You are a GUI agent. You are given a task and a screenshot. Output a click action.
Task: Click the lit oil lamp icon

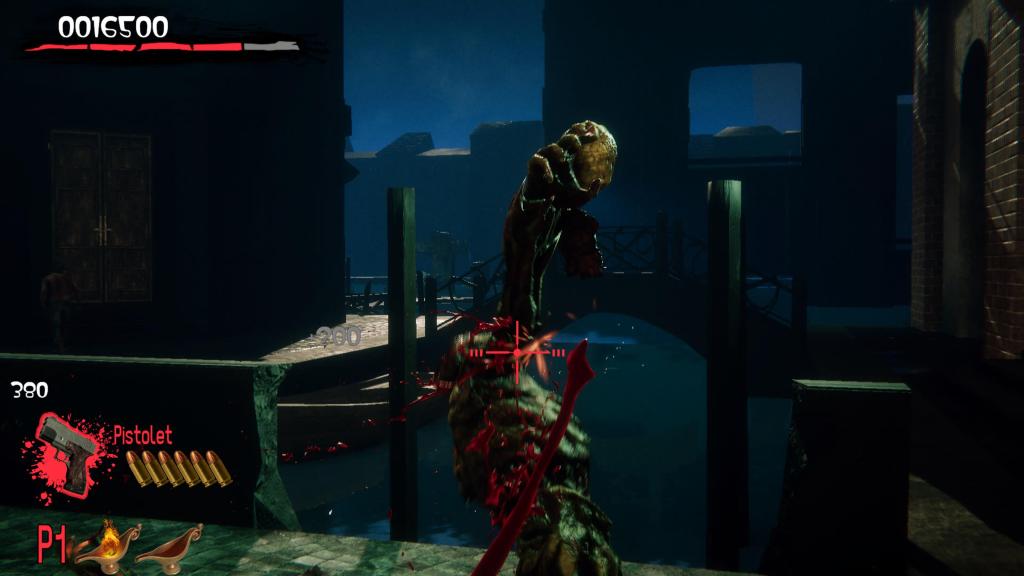coord(107,543)
